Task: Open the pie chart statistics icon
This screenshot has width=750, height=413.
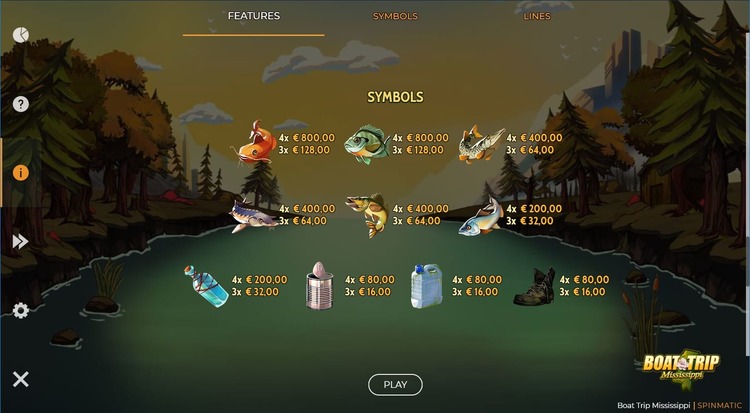Action: tap(20, 35)
